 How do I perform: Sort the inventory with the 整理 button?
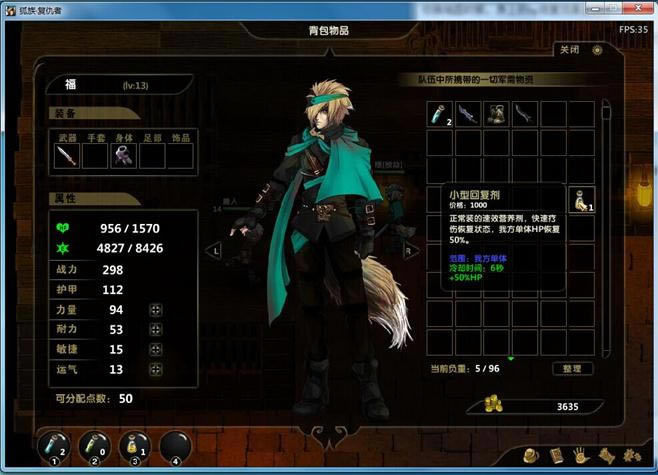573,368
